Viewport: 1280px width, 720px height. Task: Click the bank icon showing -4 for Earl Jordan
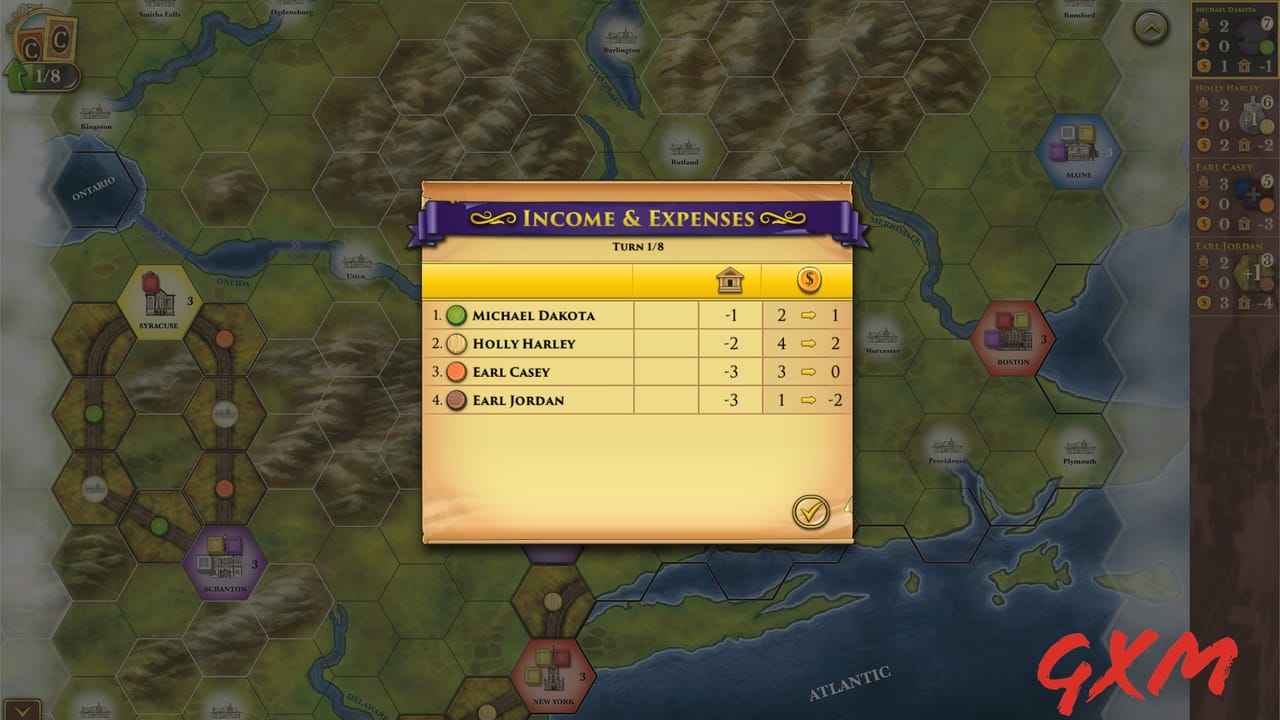[1246, 301]
